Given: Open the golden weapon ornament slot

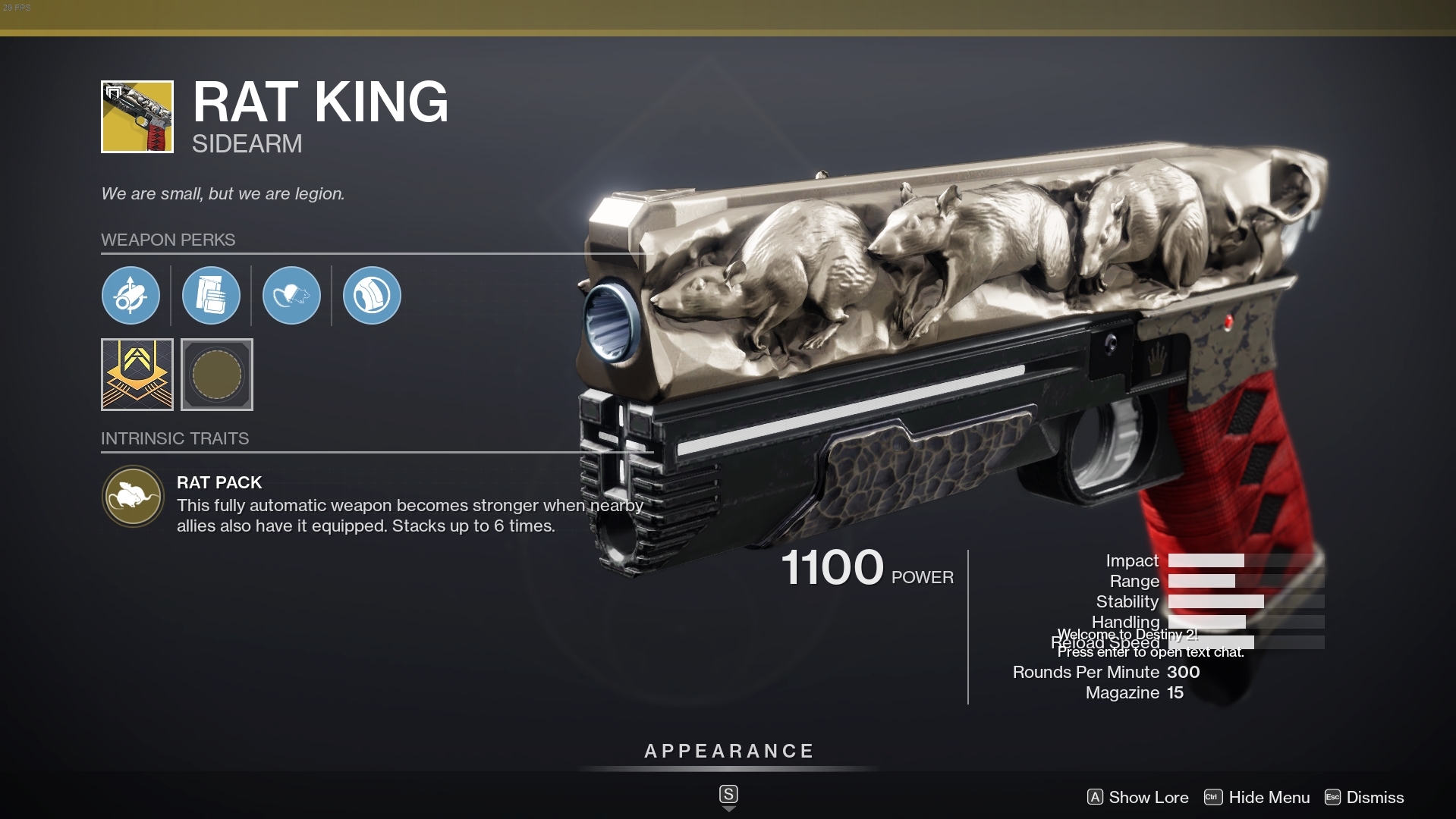Looking at the screenshot, I should (x=137, y=375).
